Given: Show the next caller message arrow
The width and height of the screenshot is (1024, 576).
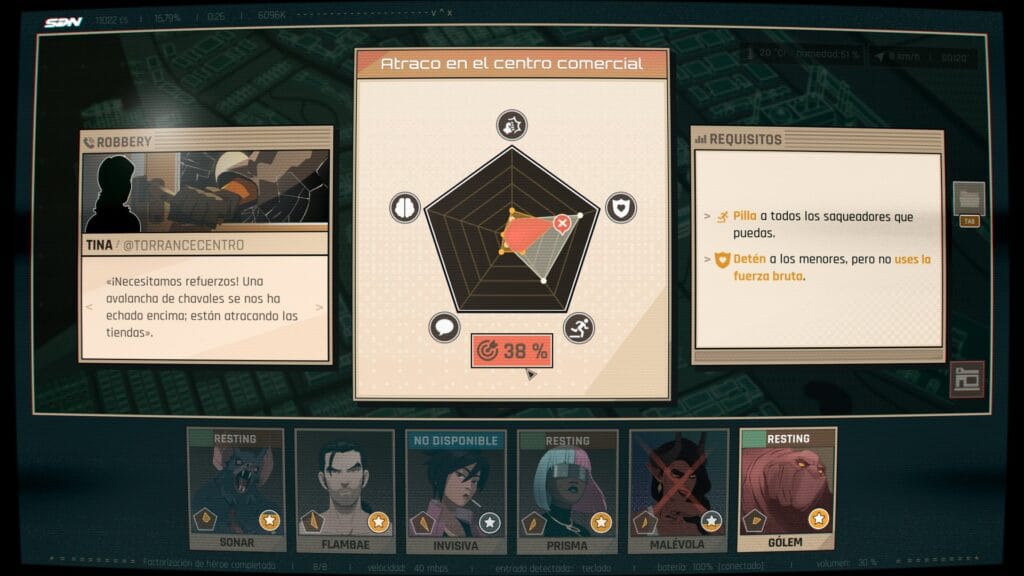Looking at the screenshot, I should point(322,306).
